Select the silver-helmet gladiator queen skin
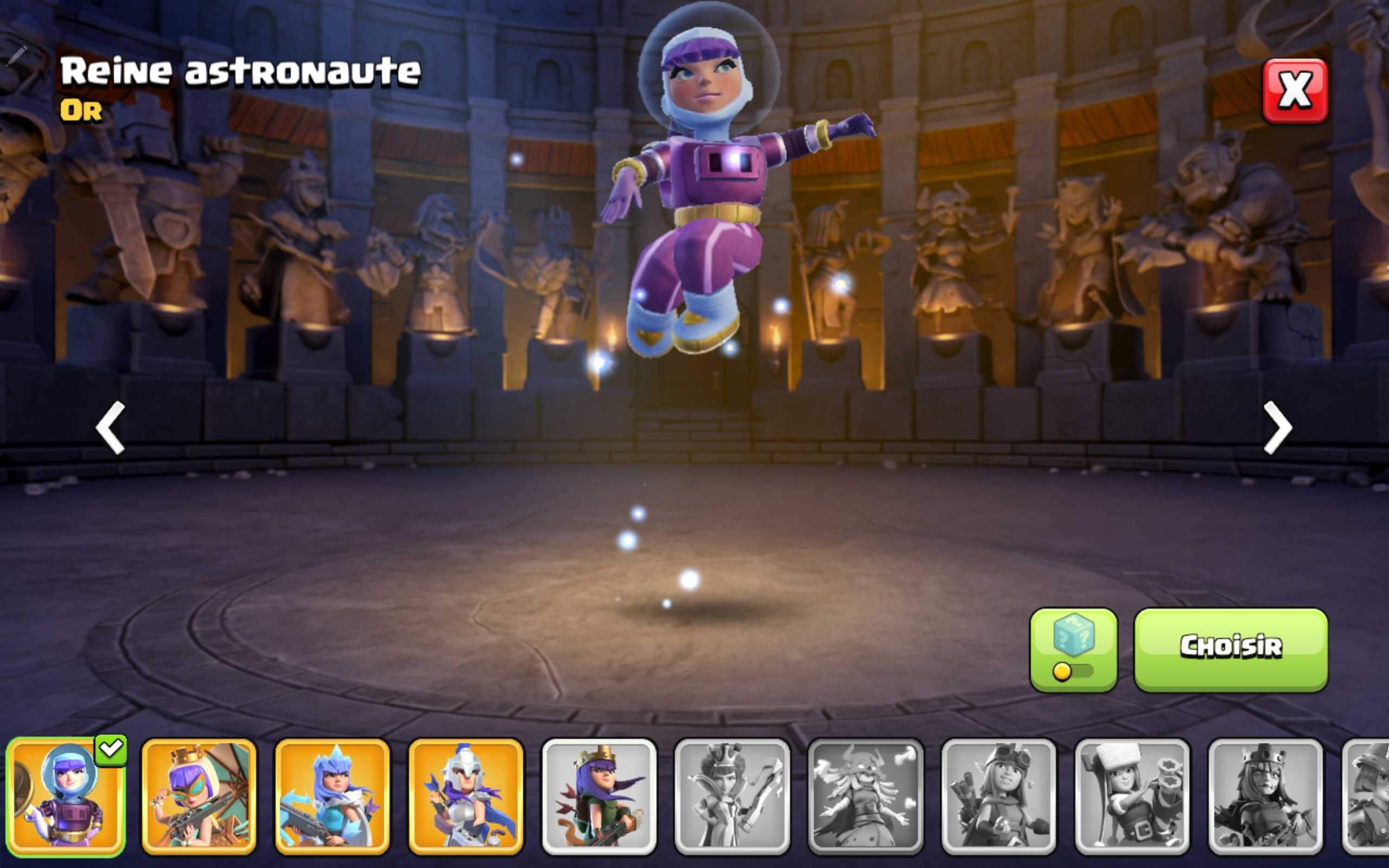Image resolution: width=1389 pixels, height=868 pixels. (466, 796)
